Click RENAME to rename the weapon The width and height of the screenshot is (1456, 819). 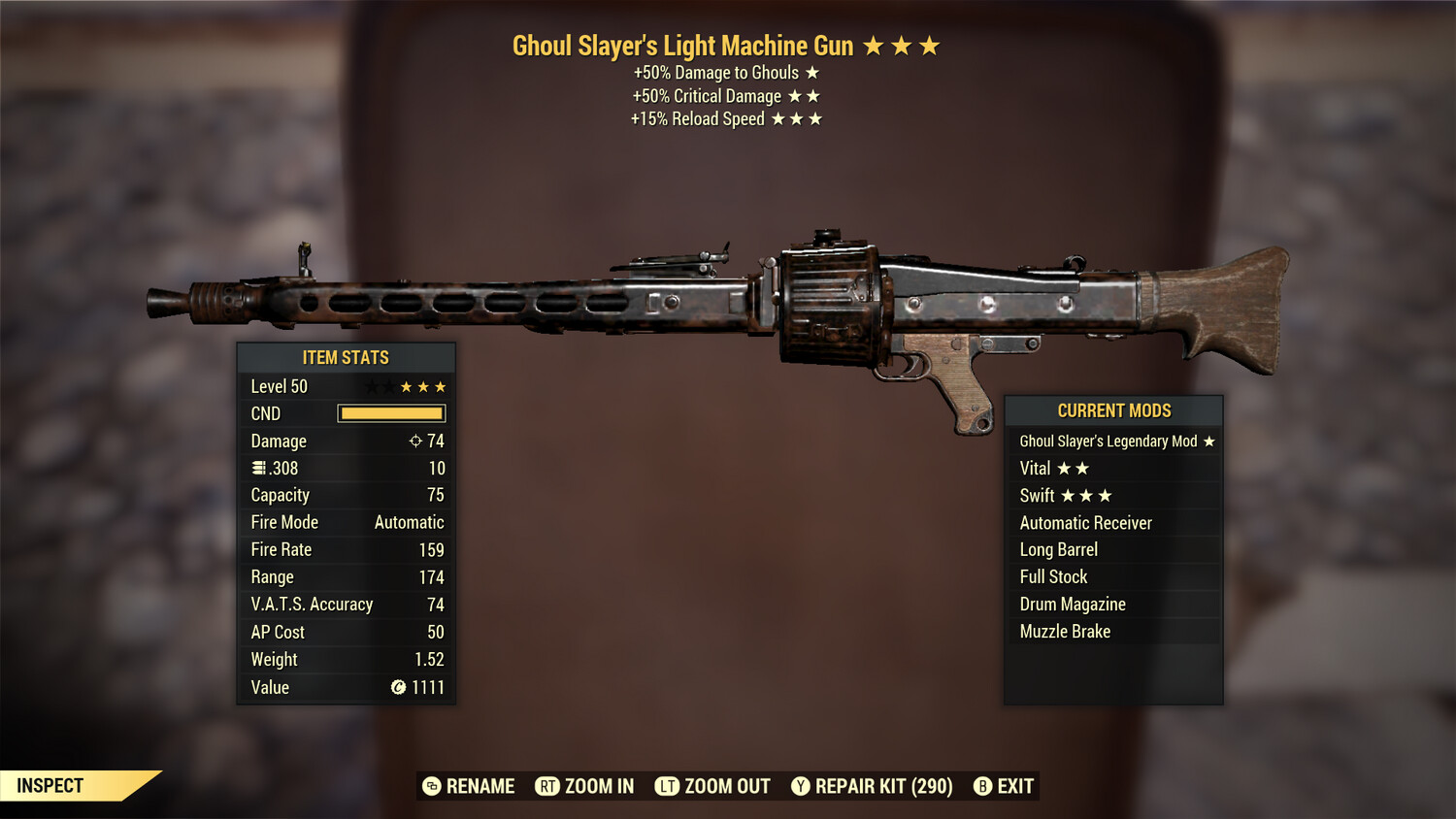pos(480,786)
